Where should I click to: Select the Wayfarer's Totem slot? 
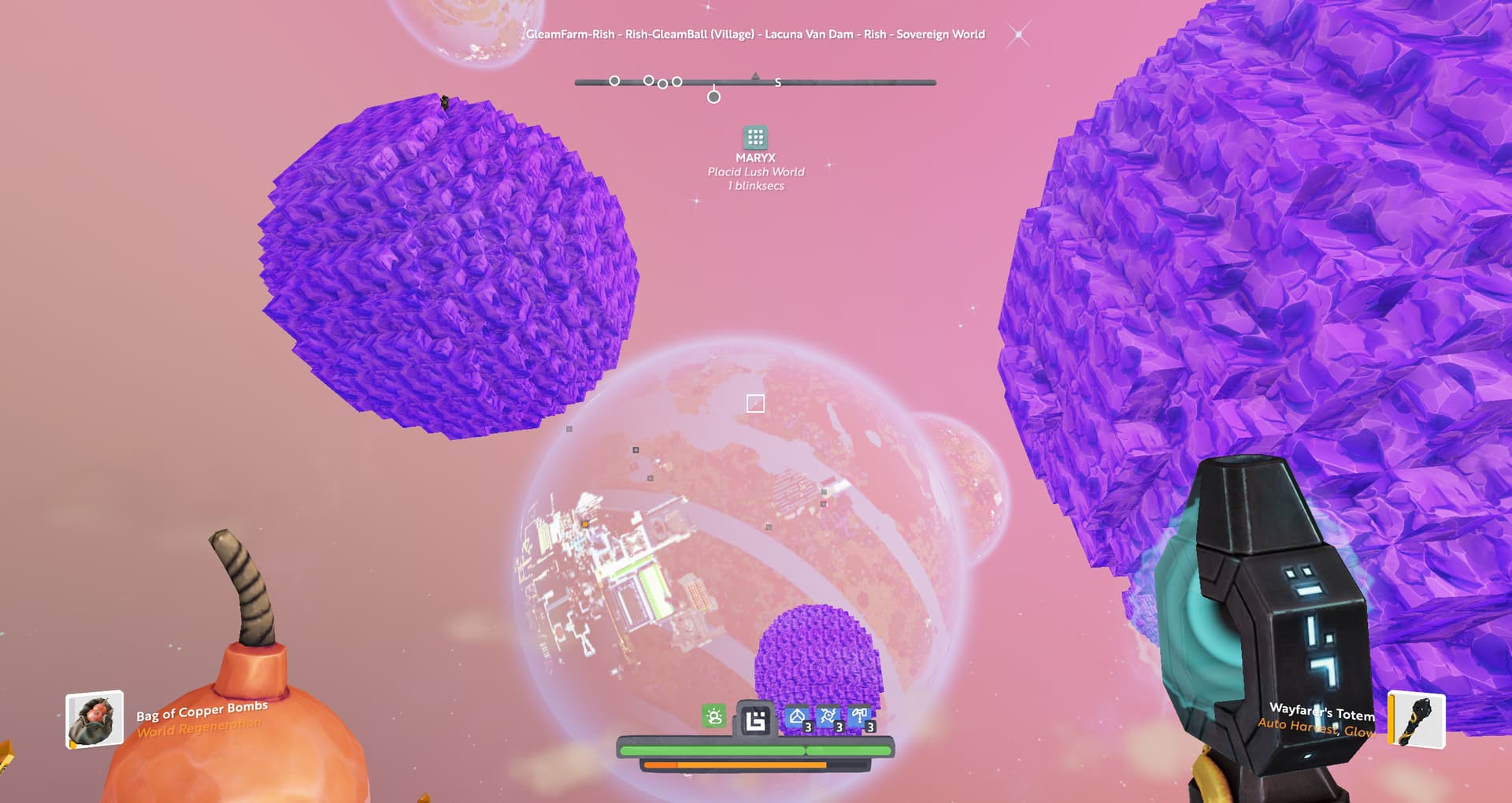pos(1416,719)
